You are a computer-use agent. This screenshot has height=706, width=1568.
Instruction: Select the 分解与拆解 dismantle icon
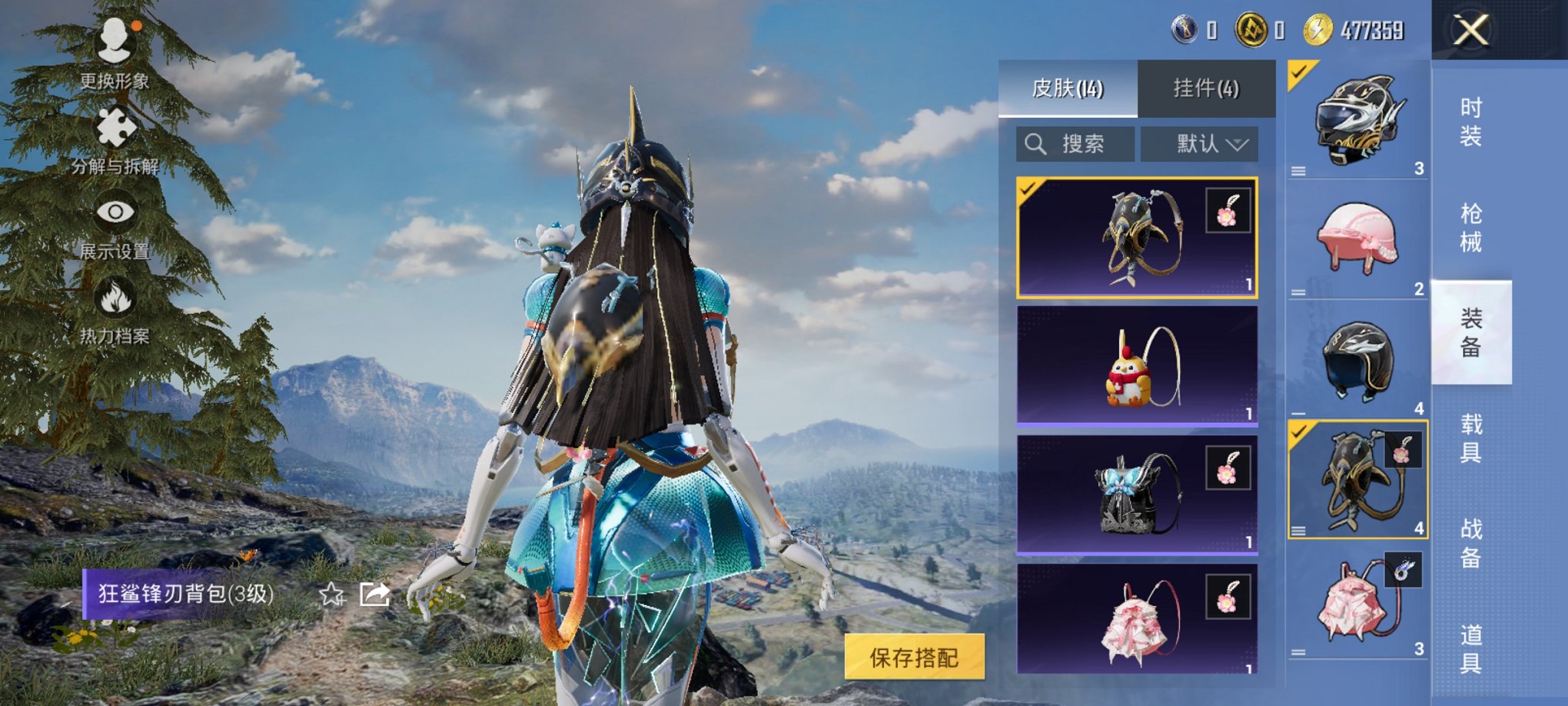click(x=115, y=127)
